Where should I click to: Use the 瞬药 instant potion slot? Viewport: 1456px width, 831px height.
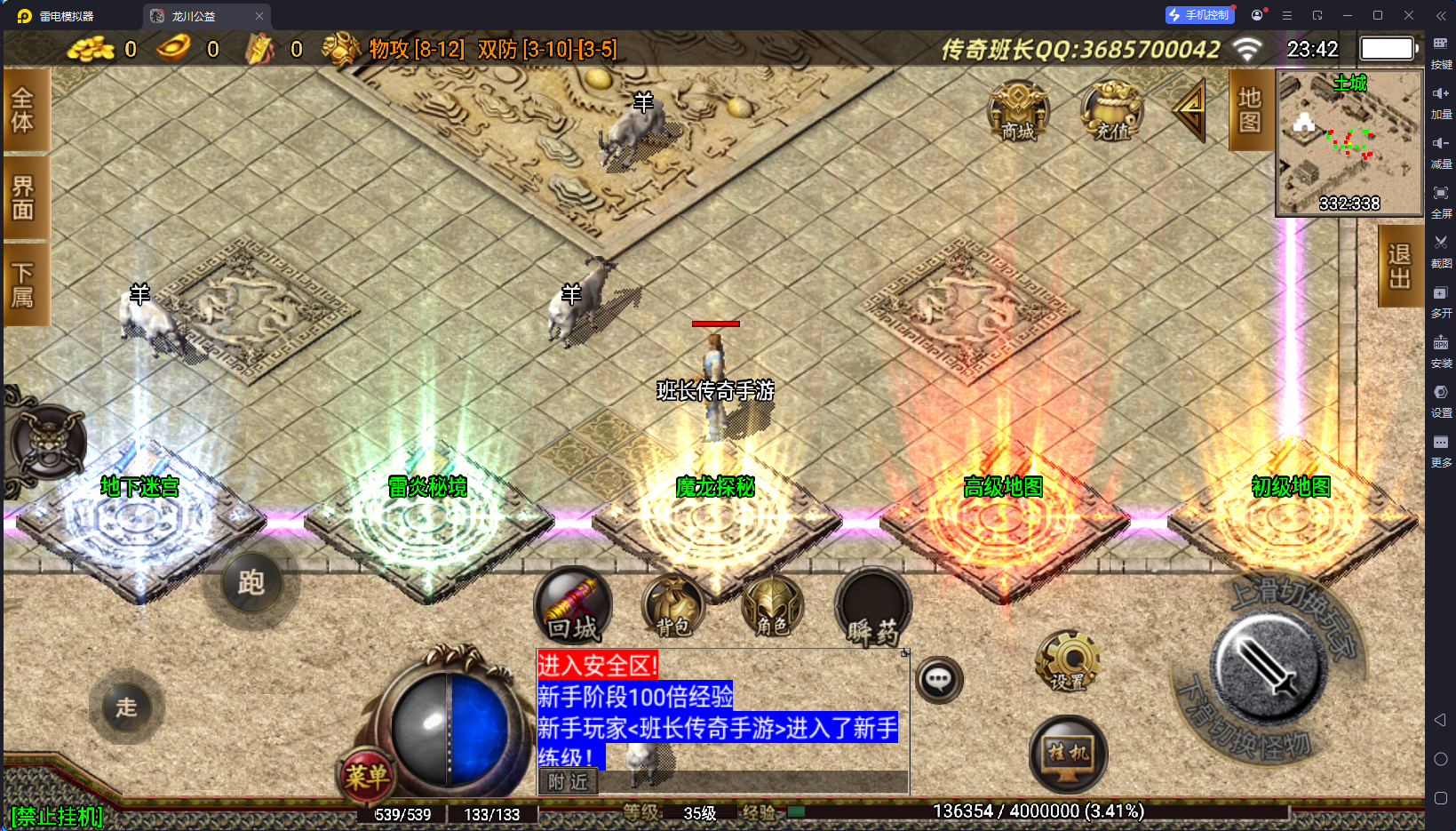click(x=873, y=609)
